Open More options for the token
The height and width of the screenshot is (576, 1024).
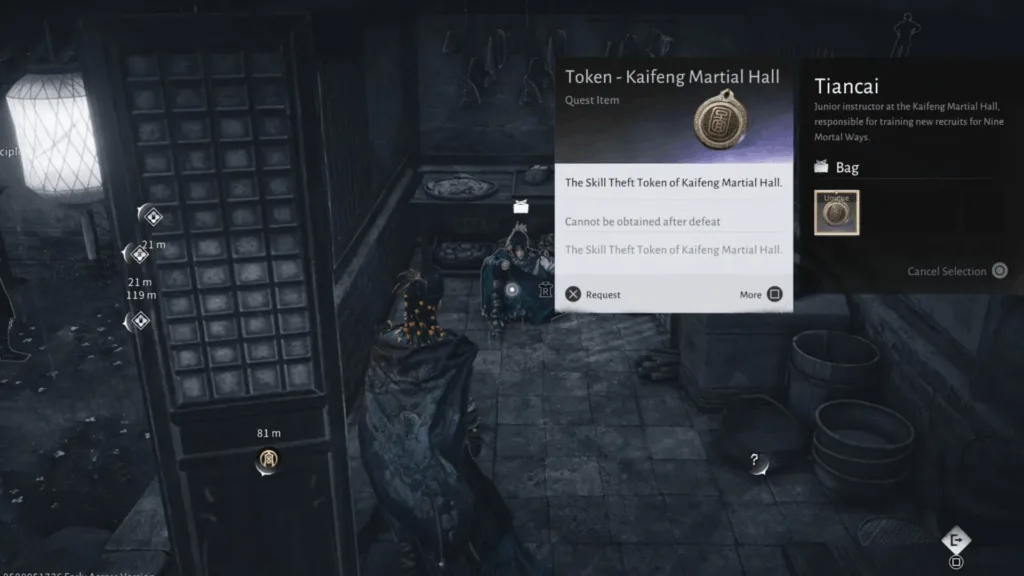coord(762,294)
